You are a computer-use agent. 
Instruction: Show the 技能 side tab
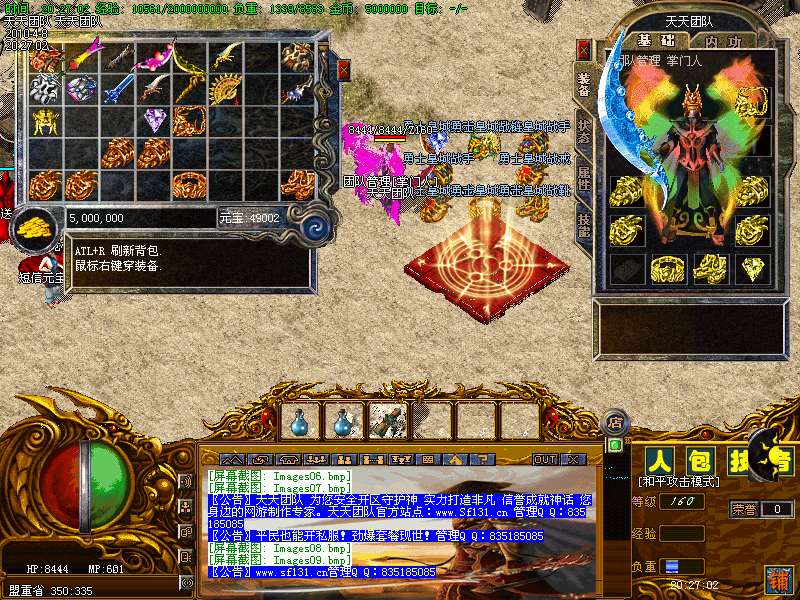click(584, 224)
